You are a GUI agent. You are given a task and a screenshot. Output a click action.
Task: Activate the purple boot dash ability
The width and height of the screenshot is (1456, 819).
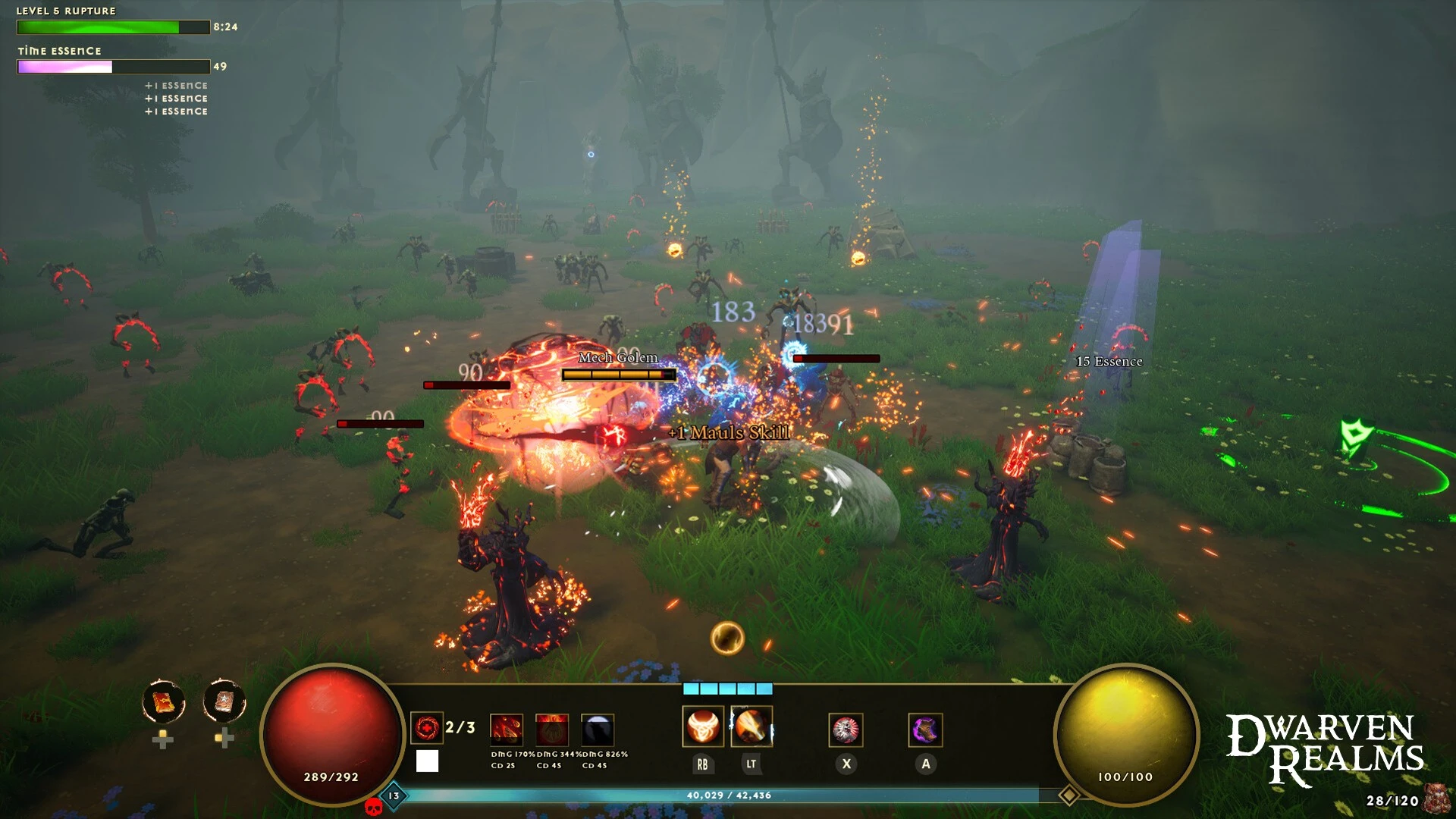(x=925, y=730)
